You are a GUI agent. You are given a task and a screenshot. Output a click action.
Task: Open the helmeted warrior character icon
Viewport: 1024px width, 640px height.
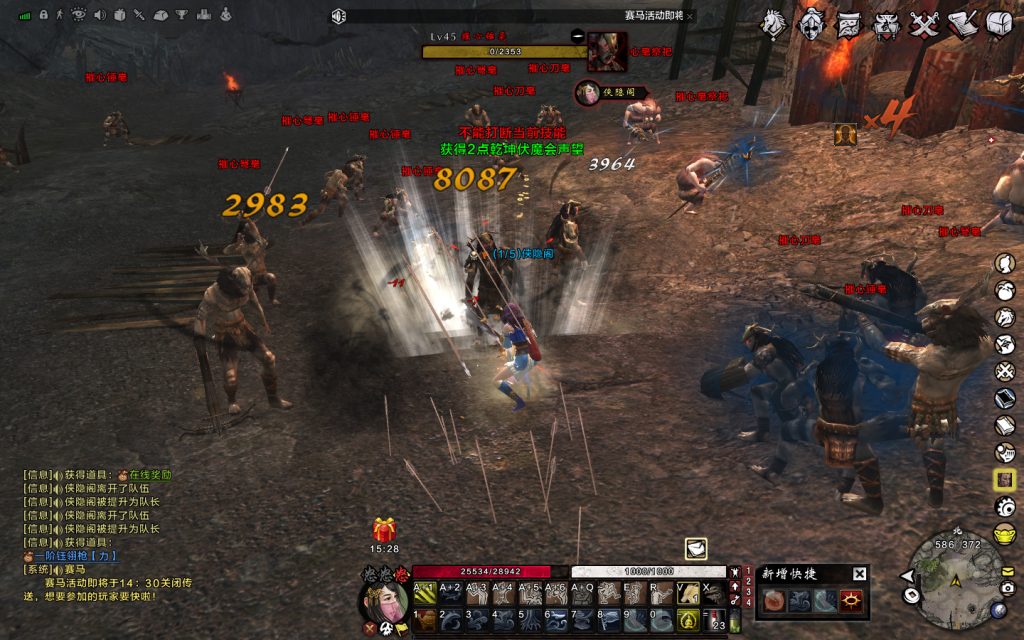(811, 23)
